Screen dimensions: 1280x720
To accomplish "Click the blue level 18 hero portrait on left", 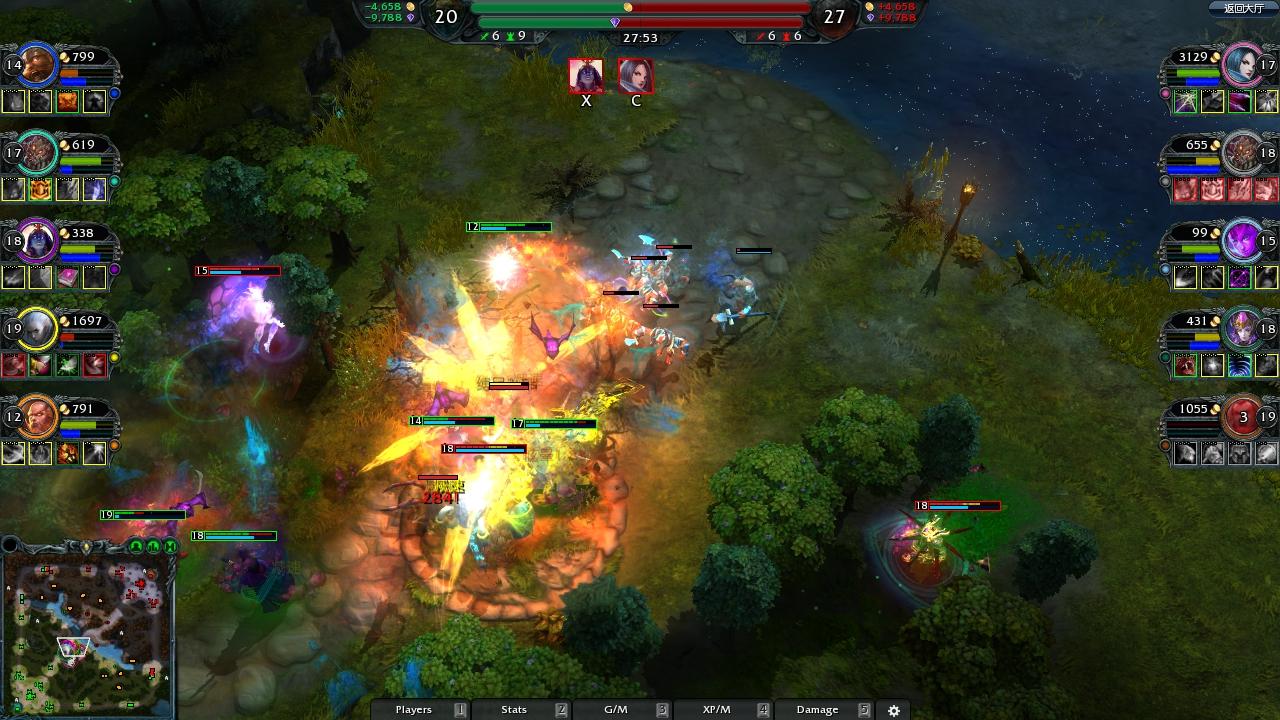I will pos(37,240).
